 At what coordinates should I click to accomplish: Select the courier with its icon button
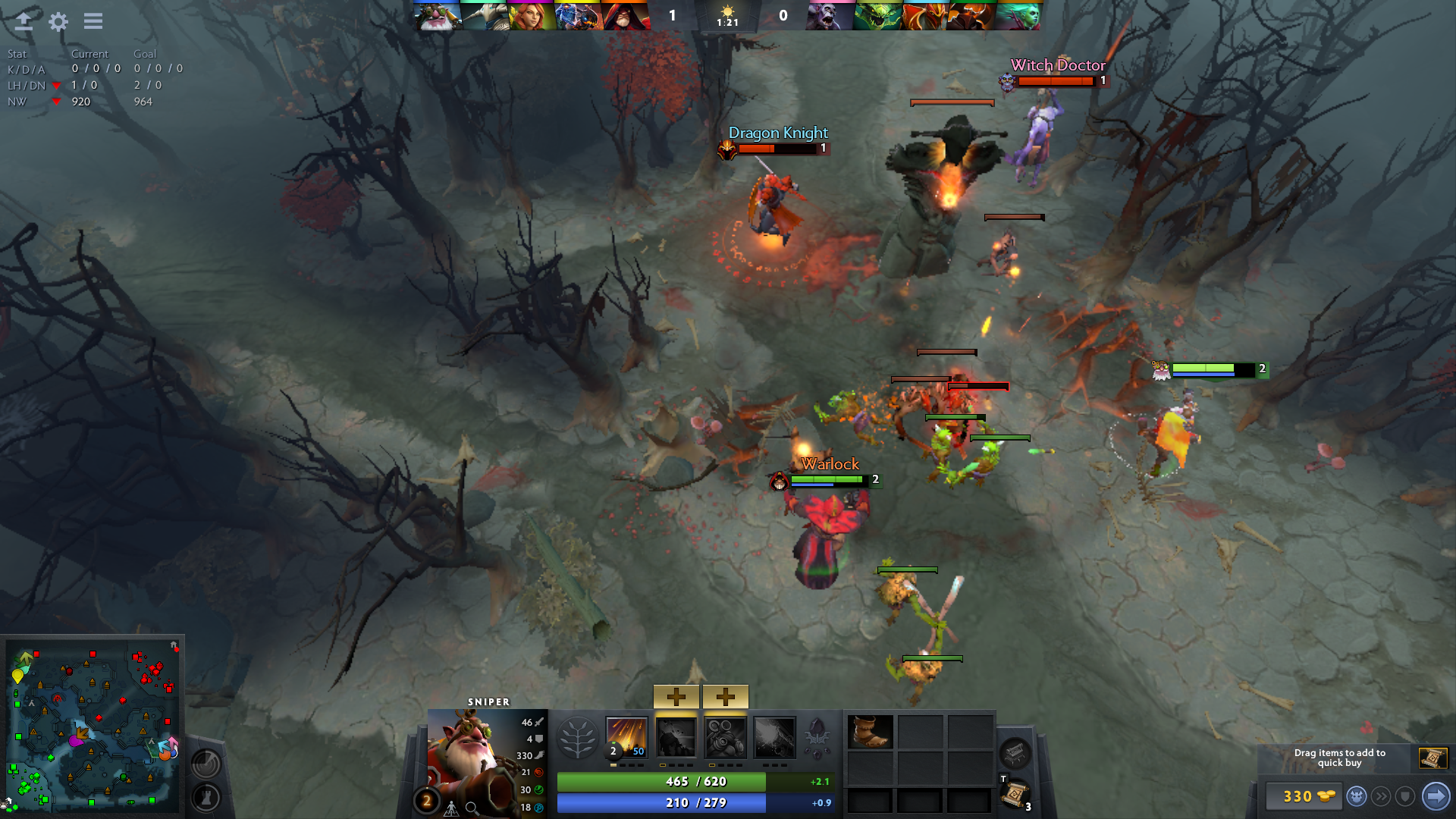coord(1357,796)
